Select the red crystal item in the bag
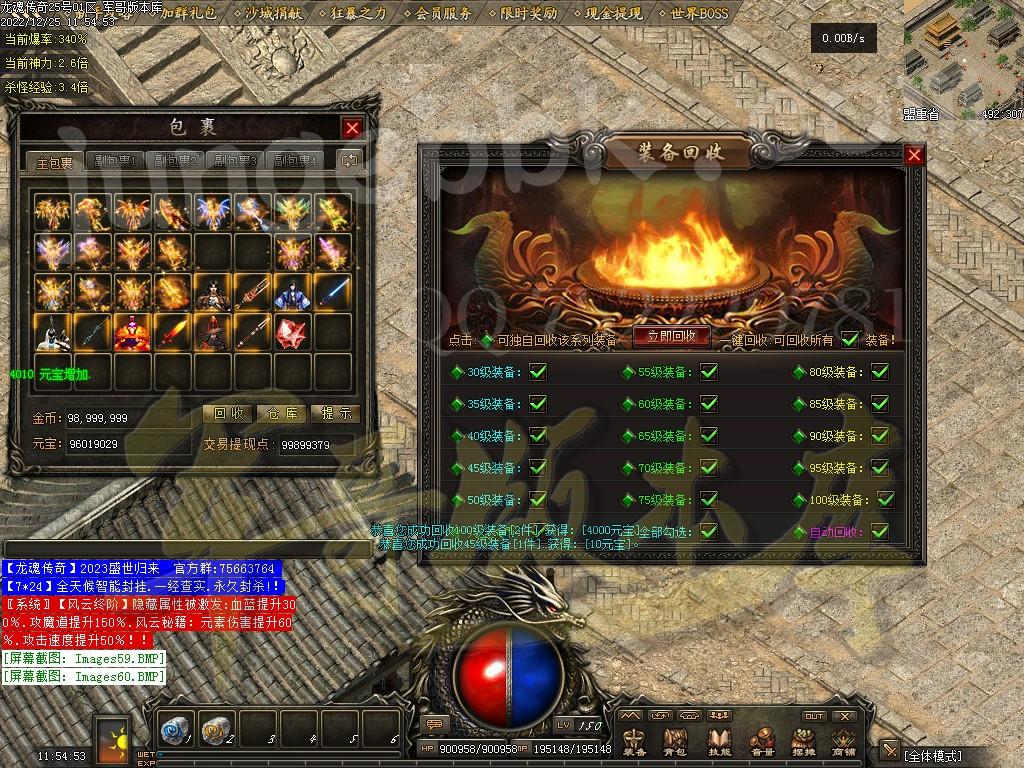This screenshot has height=768, width=1024. (292, 332)
